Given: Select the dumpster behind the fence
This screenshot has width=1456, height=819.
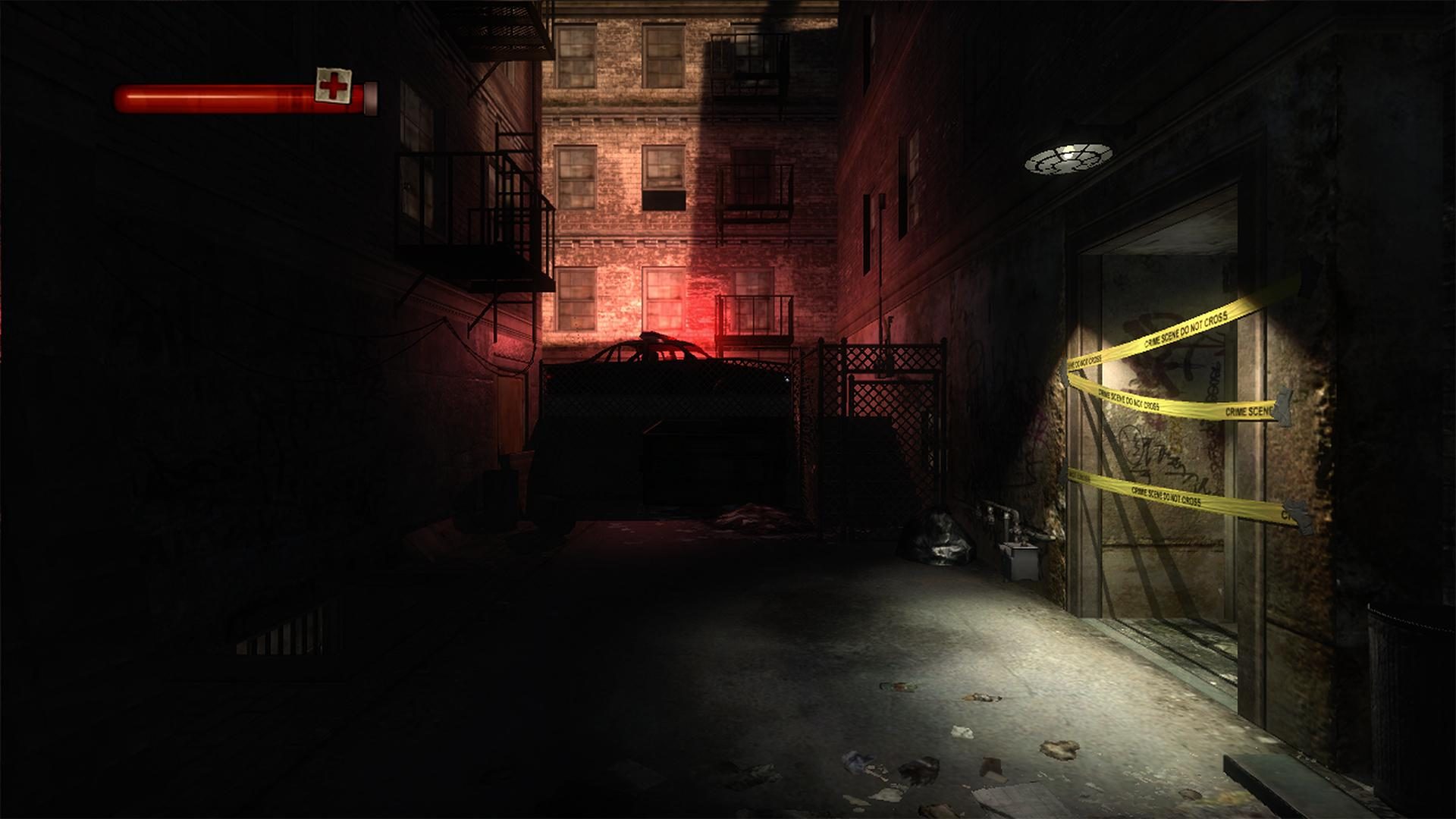Looking at the screenshot, I should click(705, 463).
